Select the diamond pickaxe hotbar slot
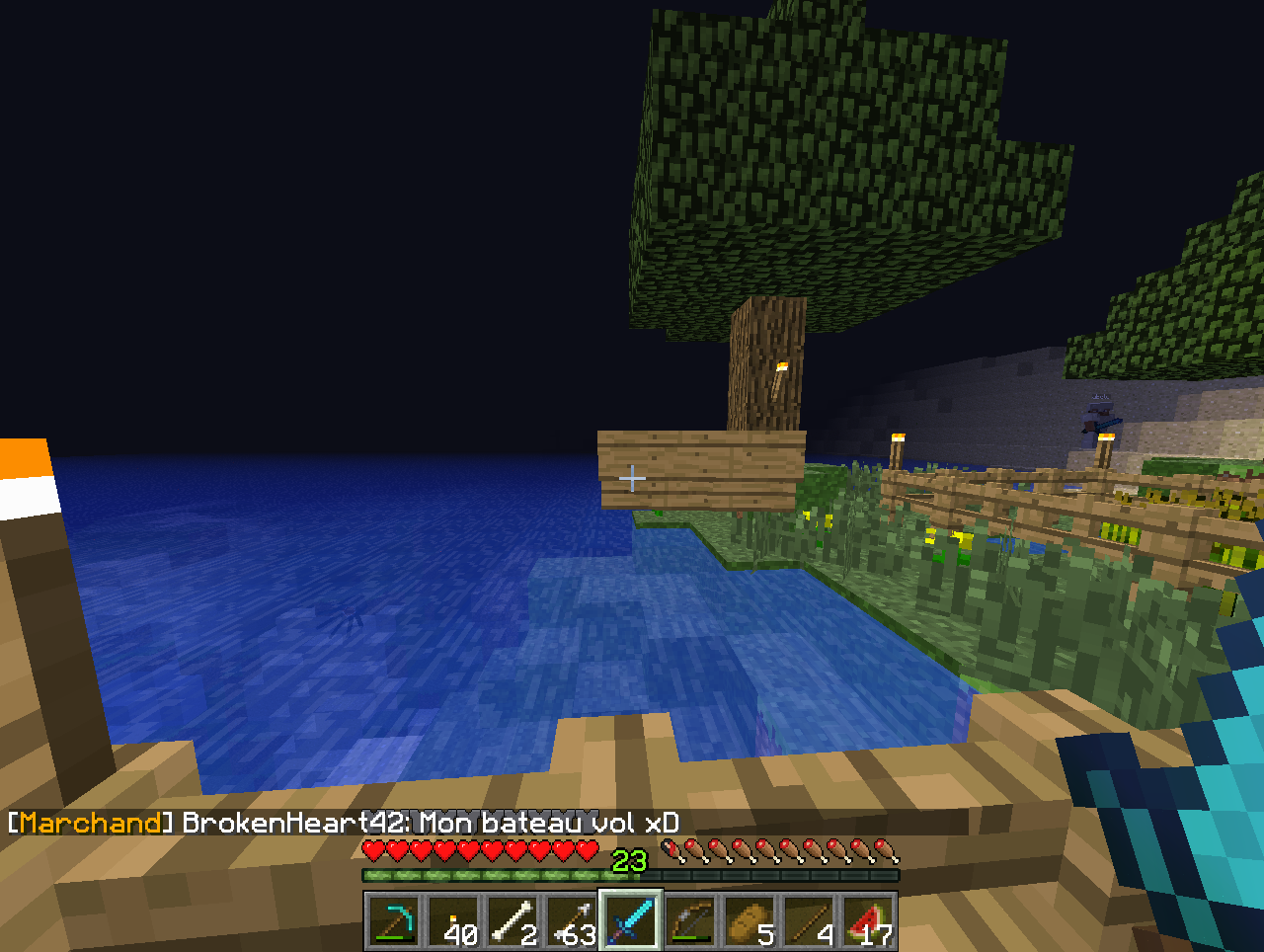 (394, 921)
